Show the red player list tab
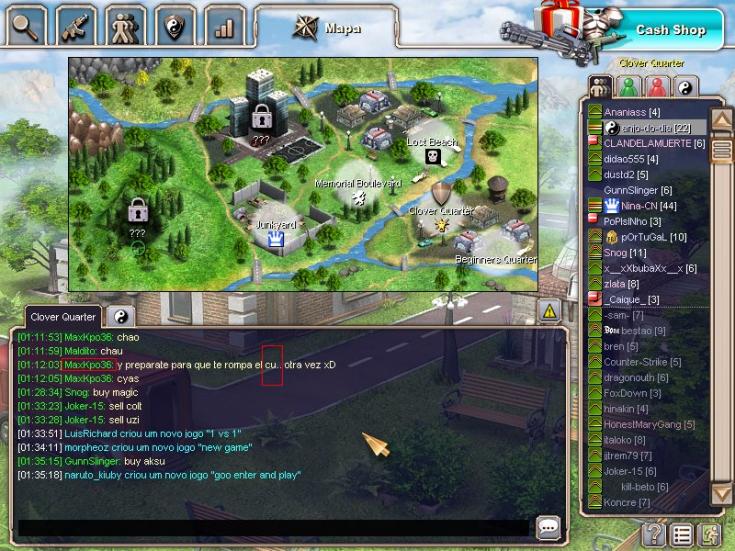Image resolution: width=735 pixels, height=551 pixels. (656, 87)
